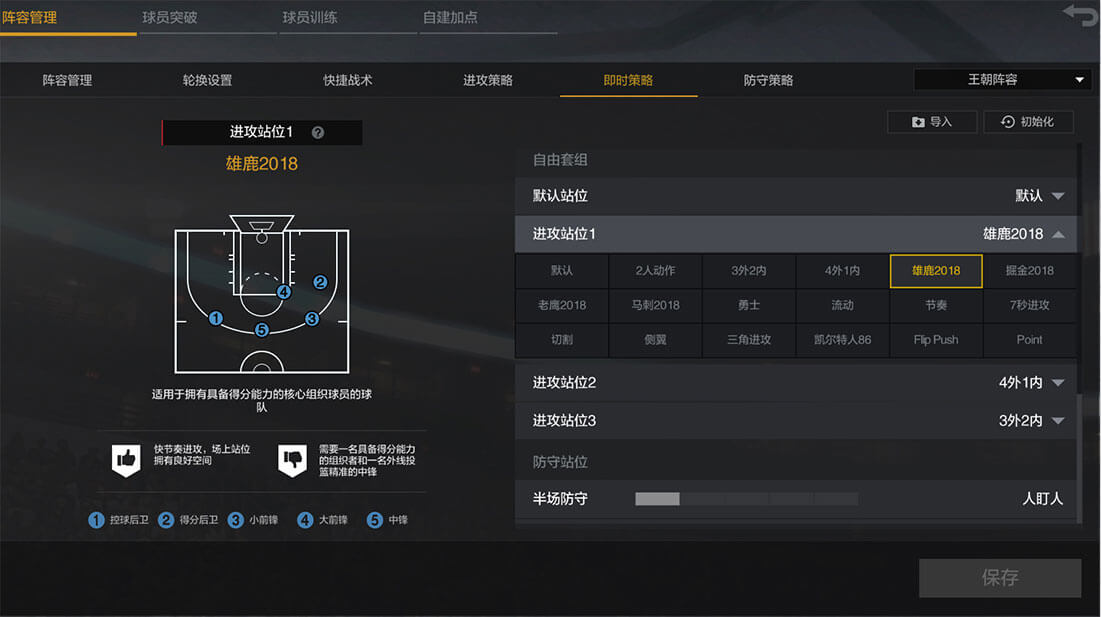Viewport: 1101px width, 617px height.
Task: Reset settings with the 初始化 button
Action: [x=1028, y=122]
